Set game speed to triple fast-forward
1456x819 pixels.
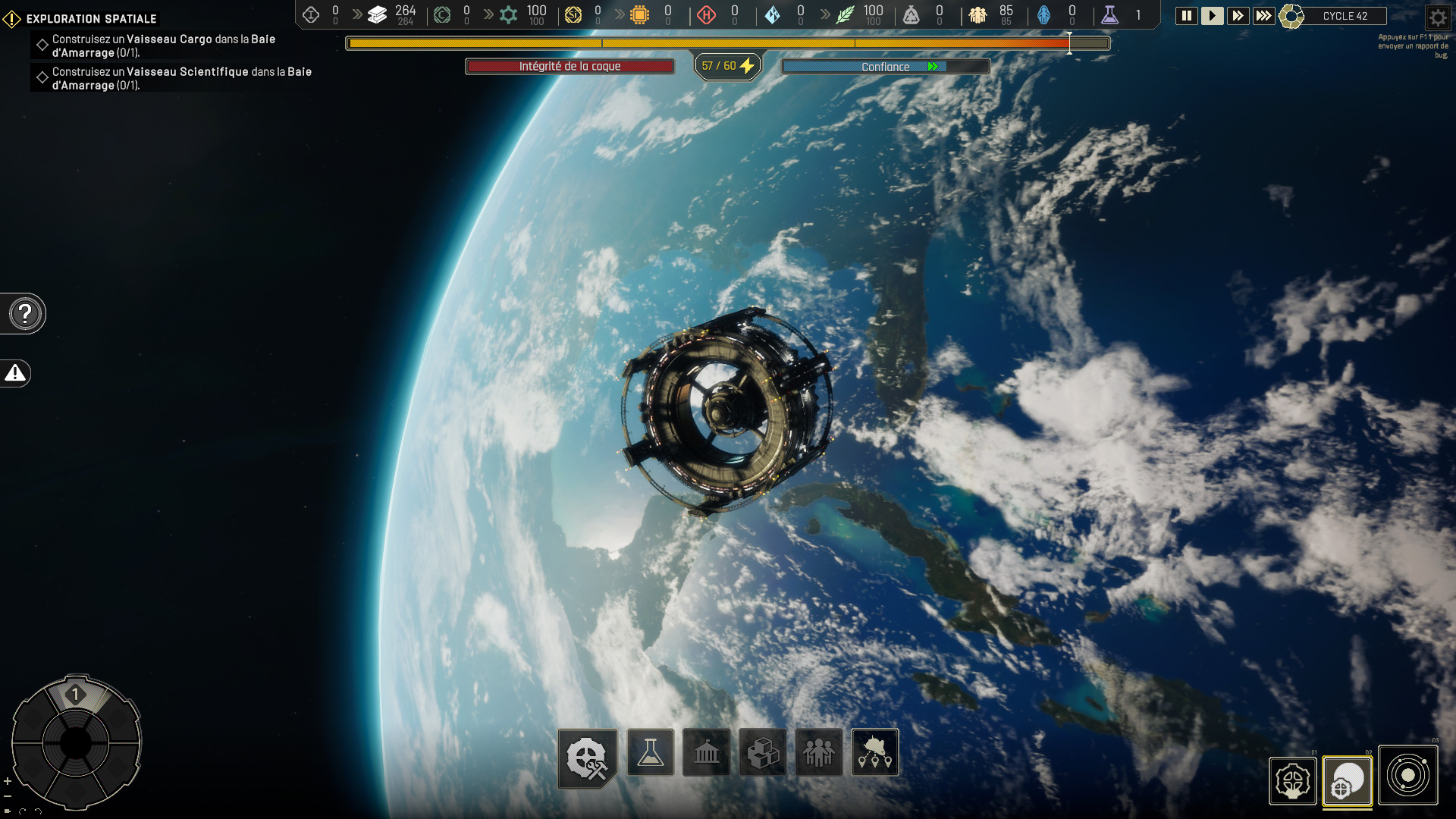[1263, 16]
